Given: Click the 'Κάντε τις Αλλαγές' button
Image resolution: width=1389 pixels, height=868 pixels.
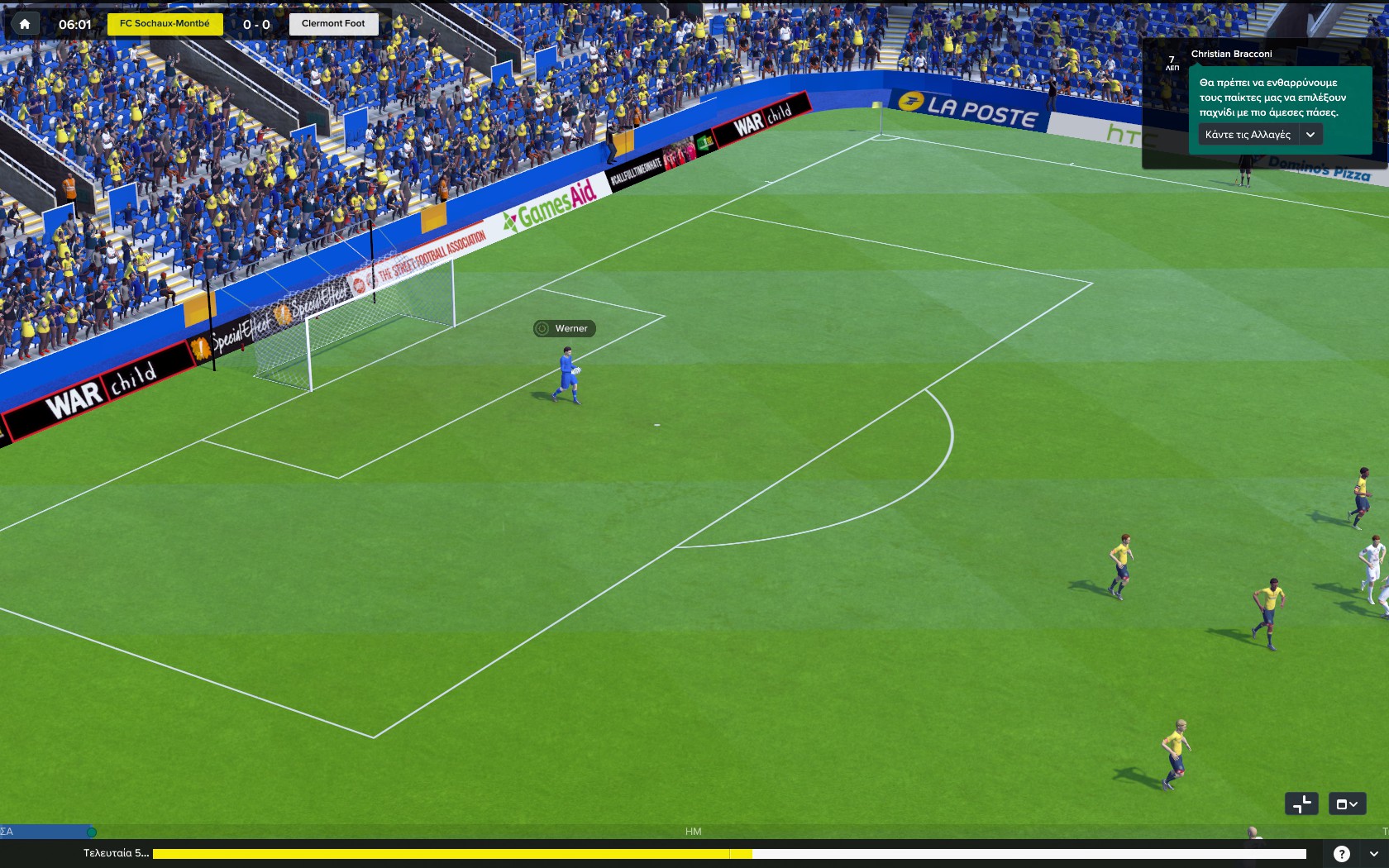Looking at the screenshot, I should 1248,135.
